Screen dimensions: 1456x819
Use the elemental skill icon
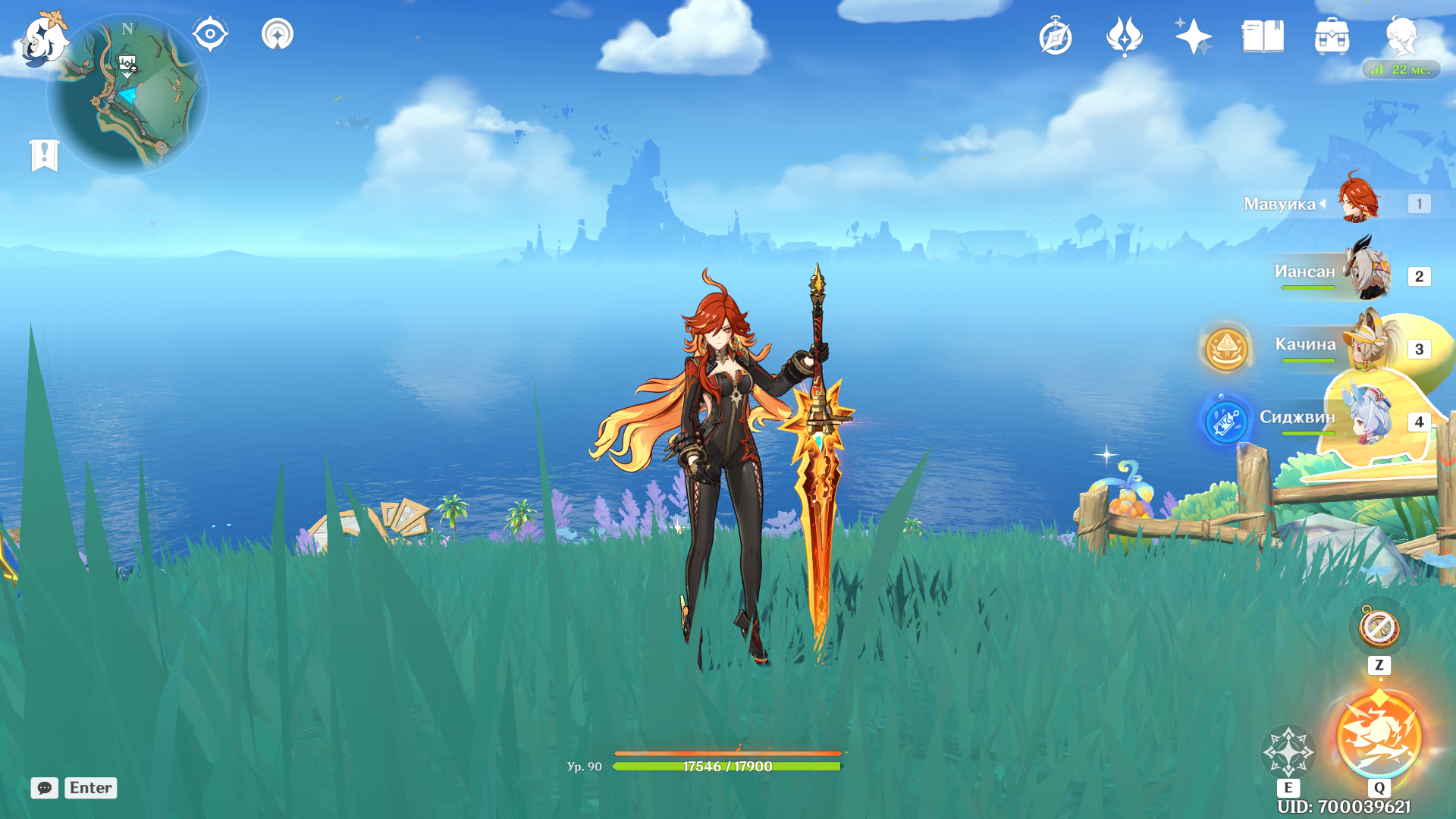click(1288, 752)
